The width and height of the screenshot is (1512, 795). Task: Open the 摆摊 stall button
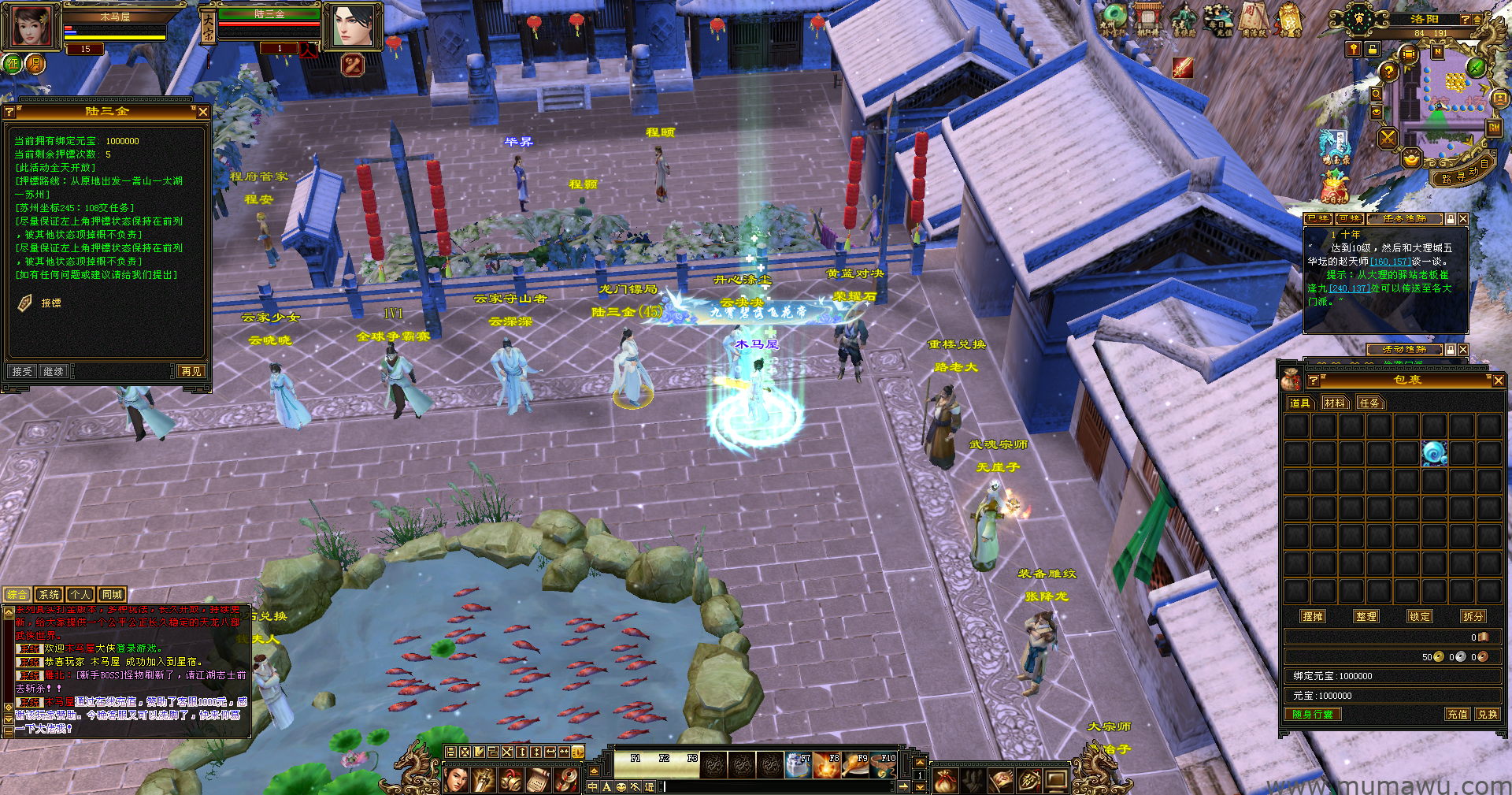tap(1313, 616)
